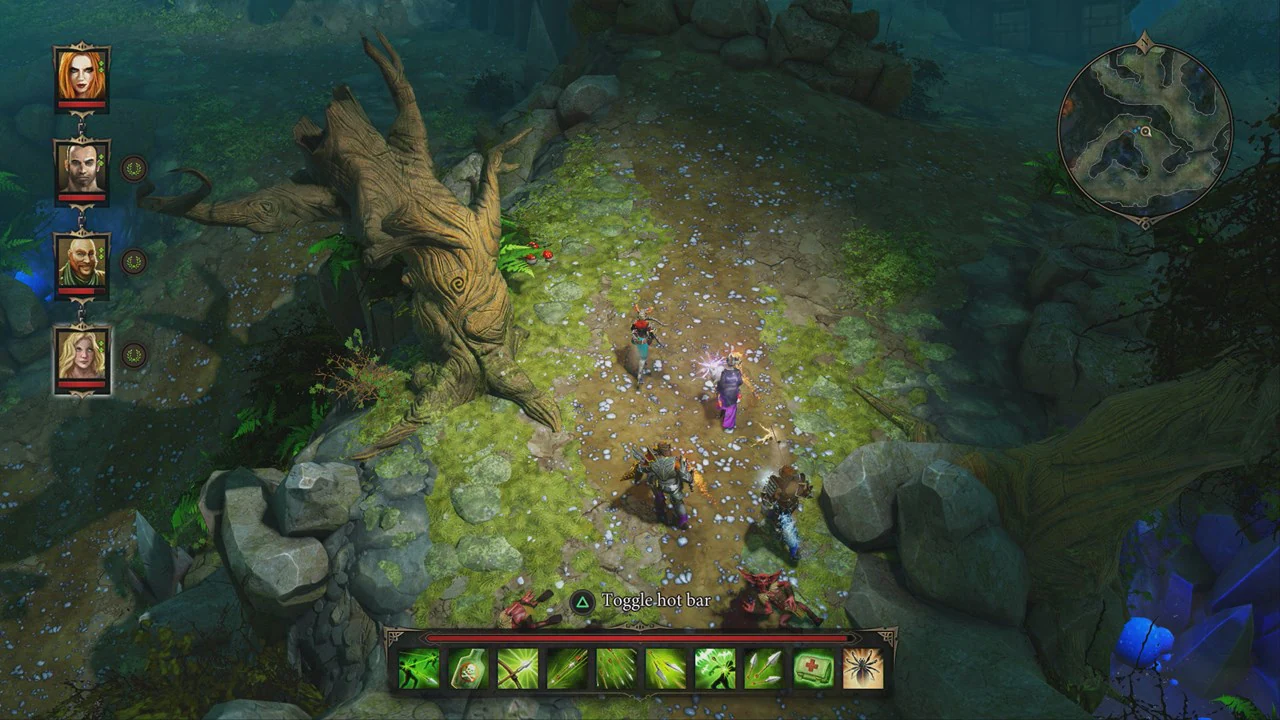Click the top character's red health bar
Image resolution: width=1280 pixels, height=720 pixels.
point(80,103)
